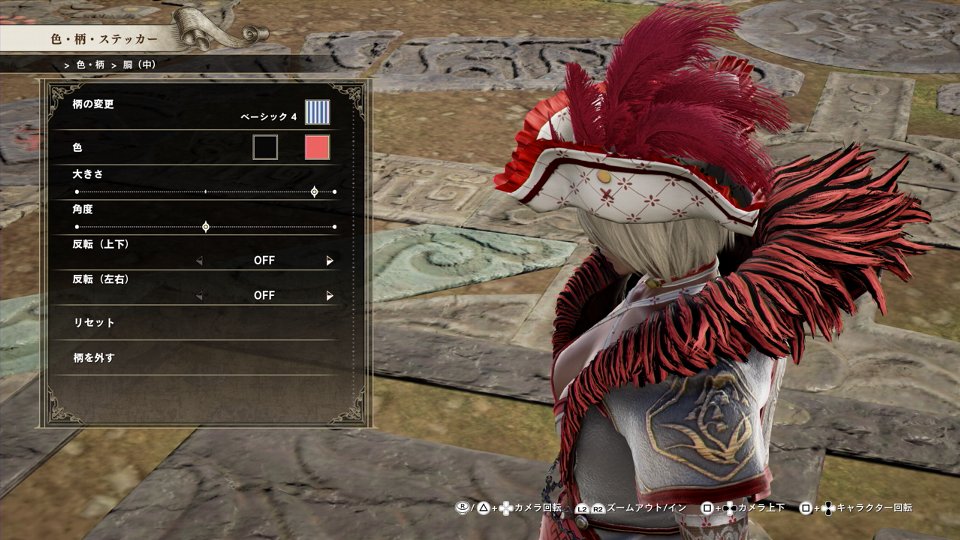Select the ベーシック 4 striped pattern thumbnail
The image size is (960, 540).
317,112
